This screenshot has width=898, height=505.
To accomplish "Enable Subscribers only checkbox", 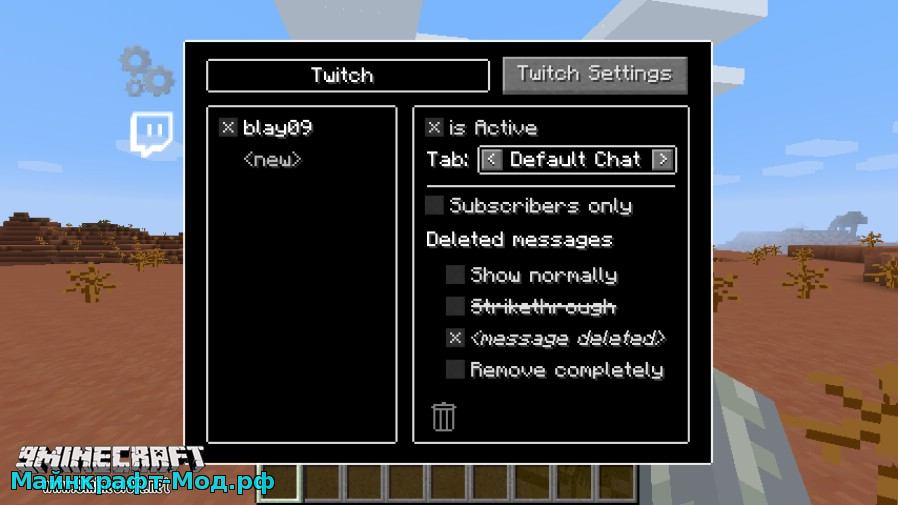I will [x=435, y=206].
